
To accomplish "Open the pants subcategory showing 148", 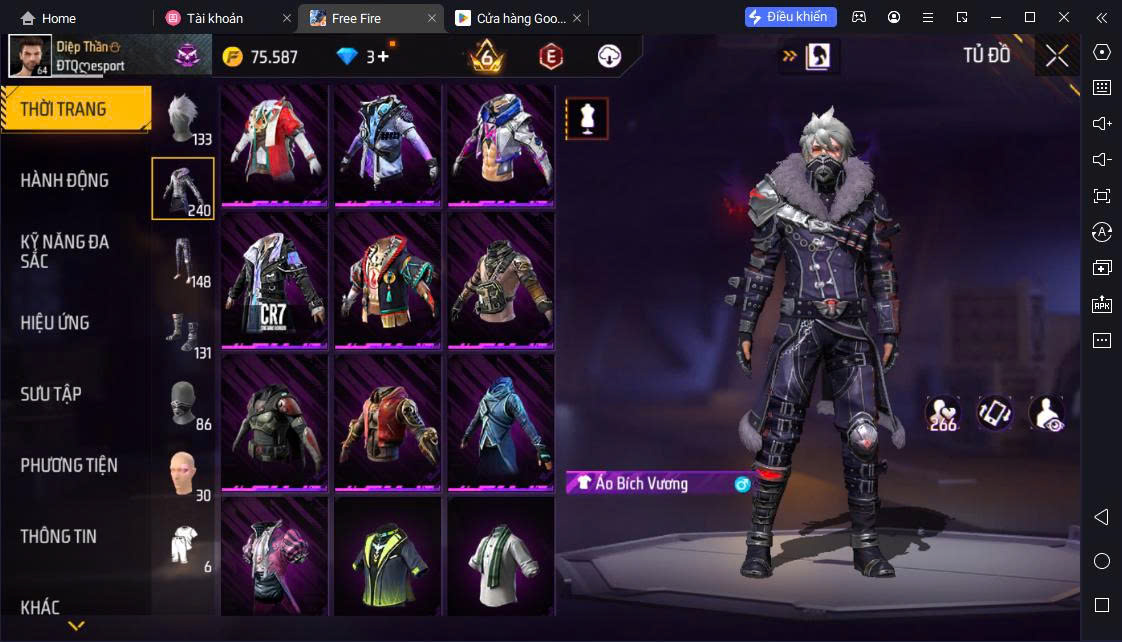I will (x=183, y=260).
